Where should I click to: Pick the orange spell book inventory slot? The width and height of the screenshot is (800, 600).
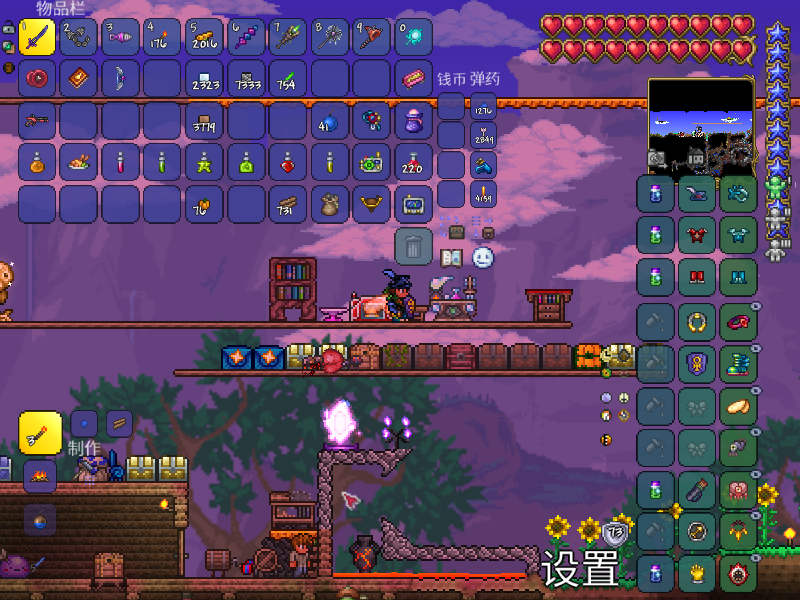[x=79, y=78]
